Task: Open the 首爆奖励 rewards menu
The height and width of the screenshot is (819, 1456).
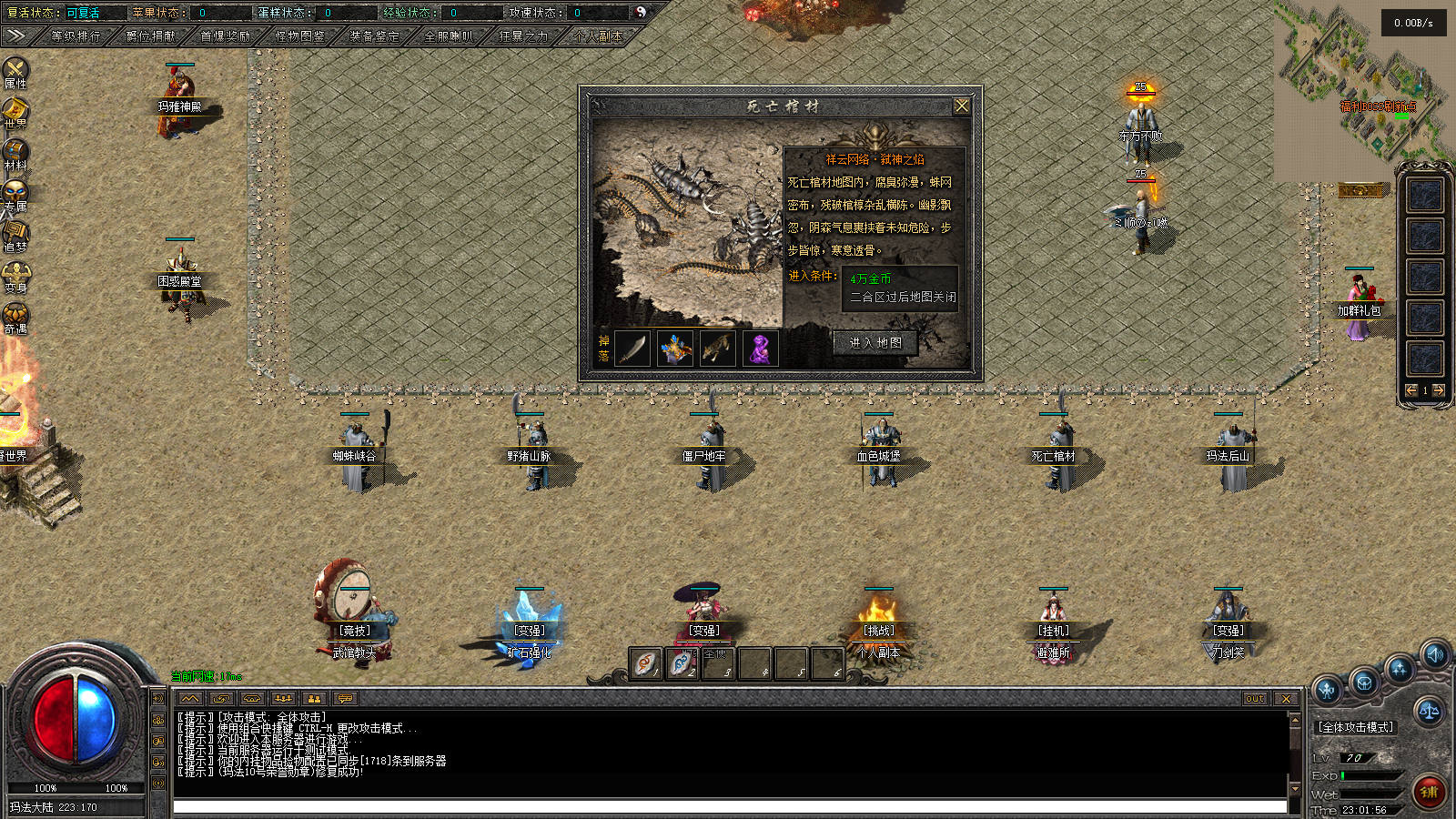Action: click(225, 36)
